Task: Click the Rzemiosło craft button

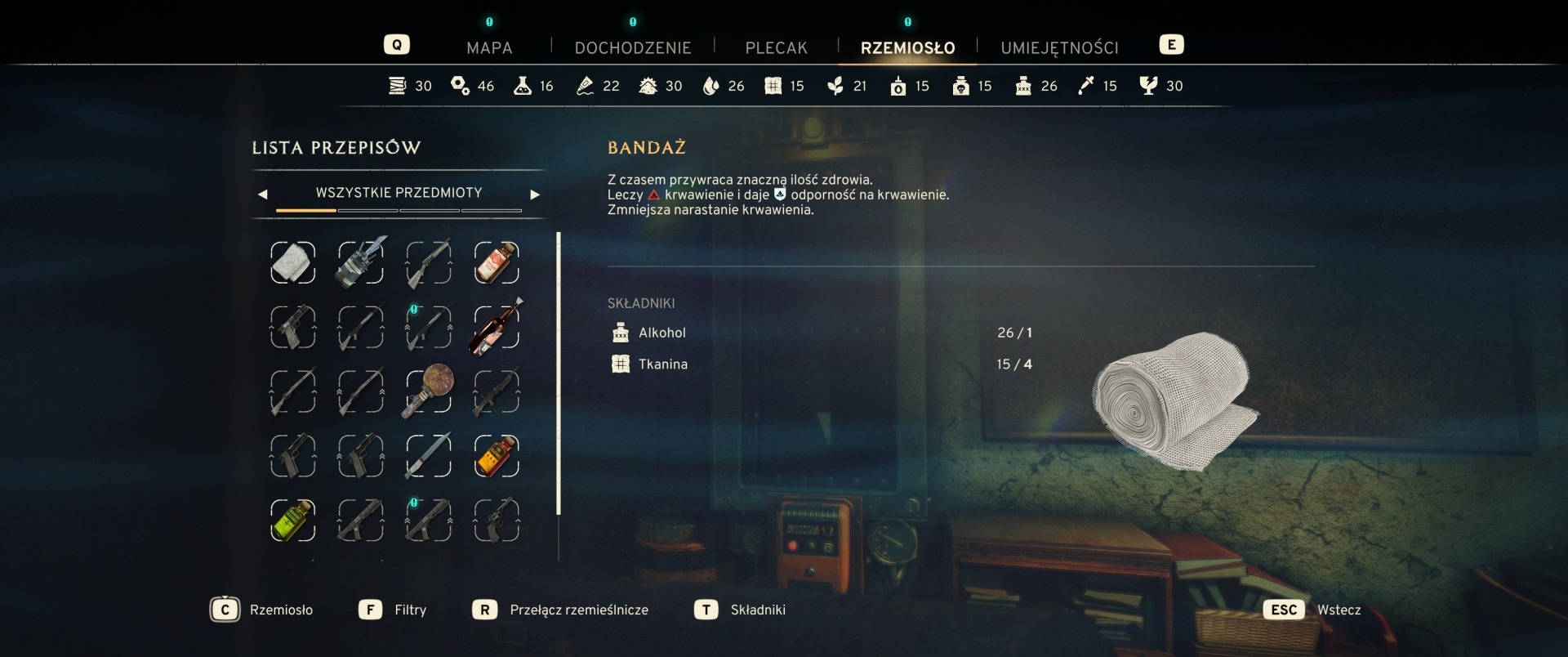Action: [225, 610]
